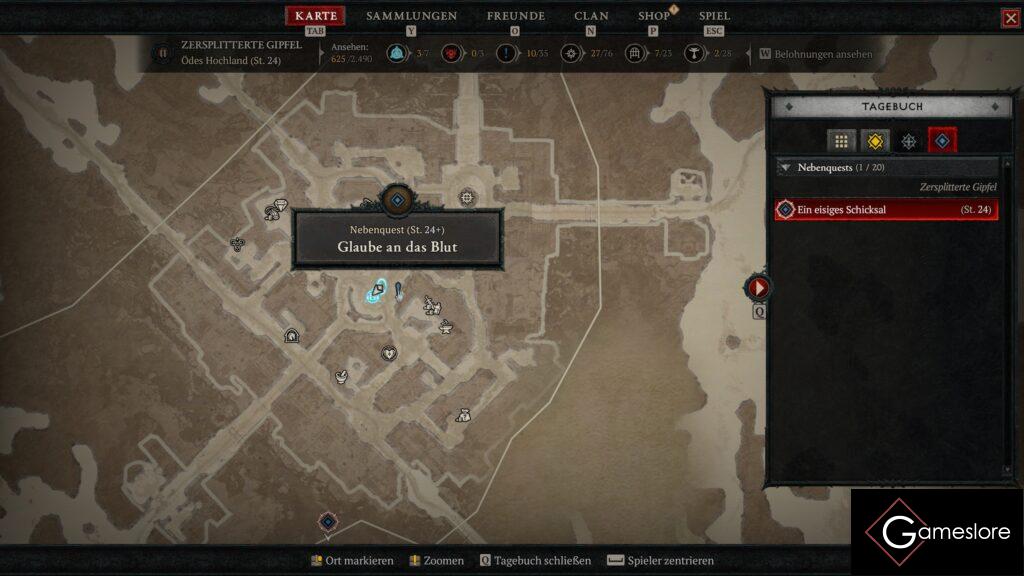The image size is (1024, 576).
Task: Select the quest Ein eisiges Schicksal
Action: (x=886, y=210)
